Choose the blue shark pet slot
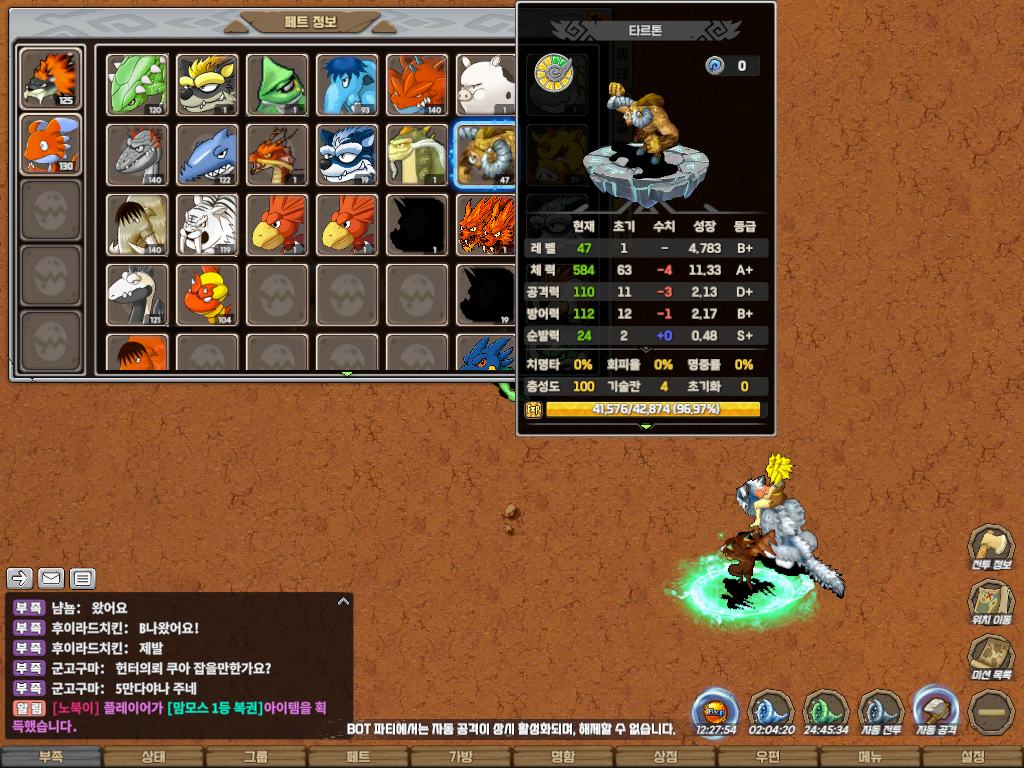 (208, 154)
